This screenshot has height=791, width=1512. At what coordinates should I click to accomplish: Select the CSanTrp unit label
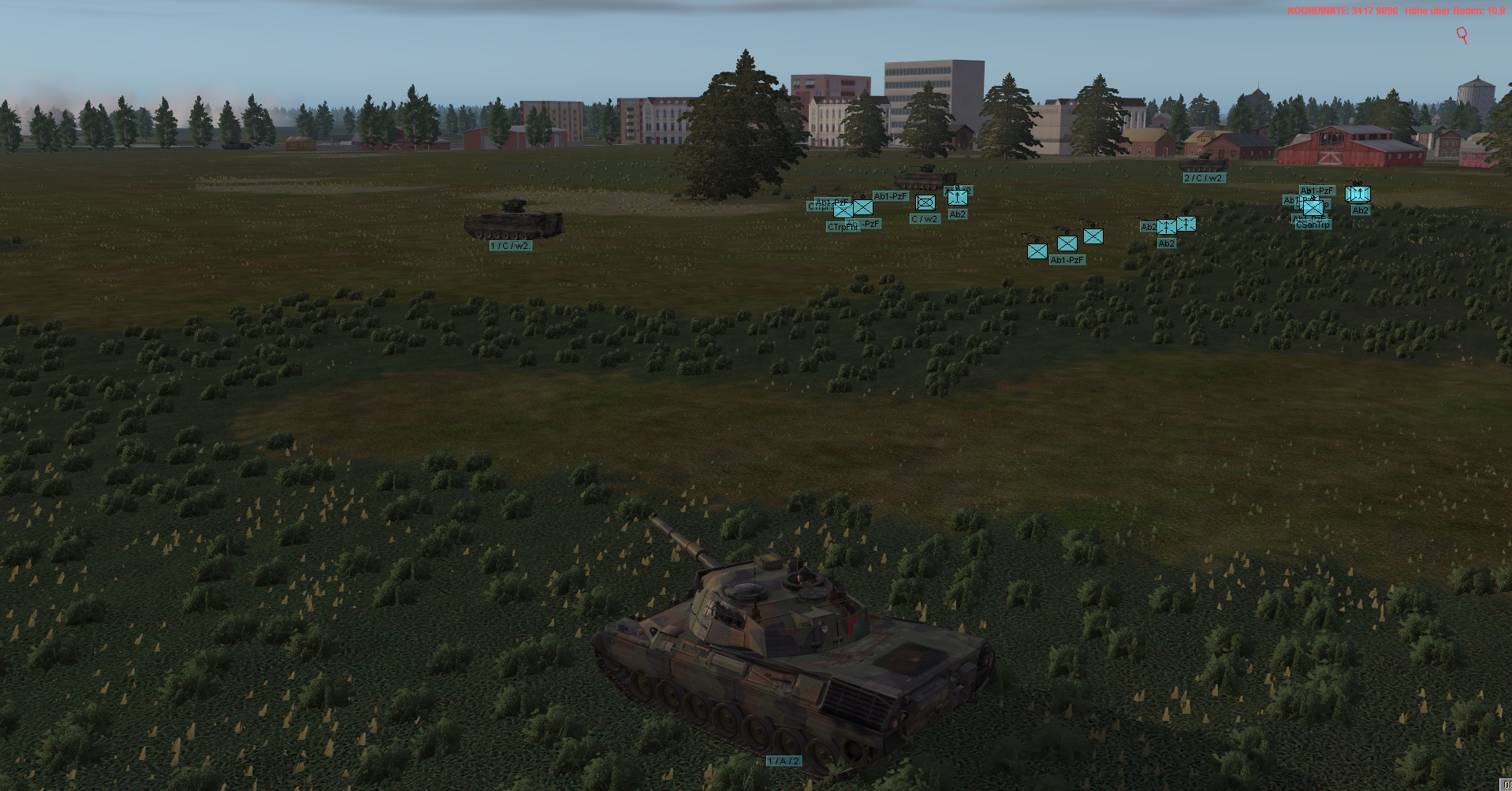[x=1313, y=225]
